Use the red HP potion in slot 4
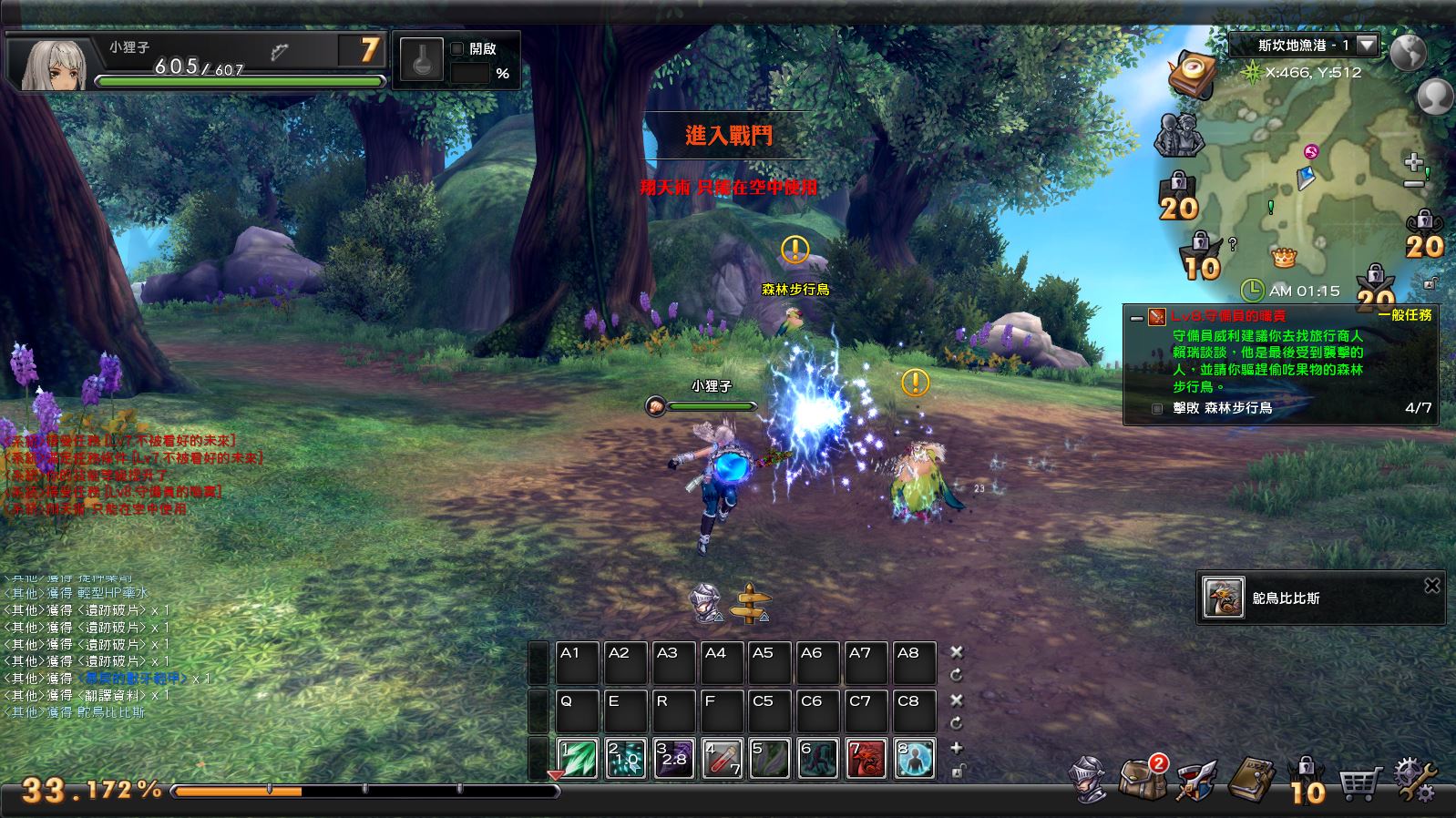 (723, 760)
